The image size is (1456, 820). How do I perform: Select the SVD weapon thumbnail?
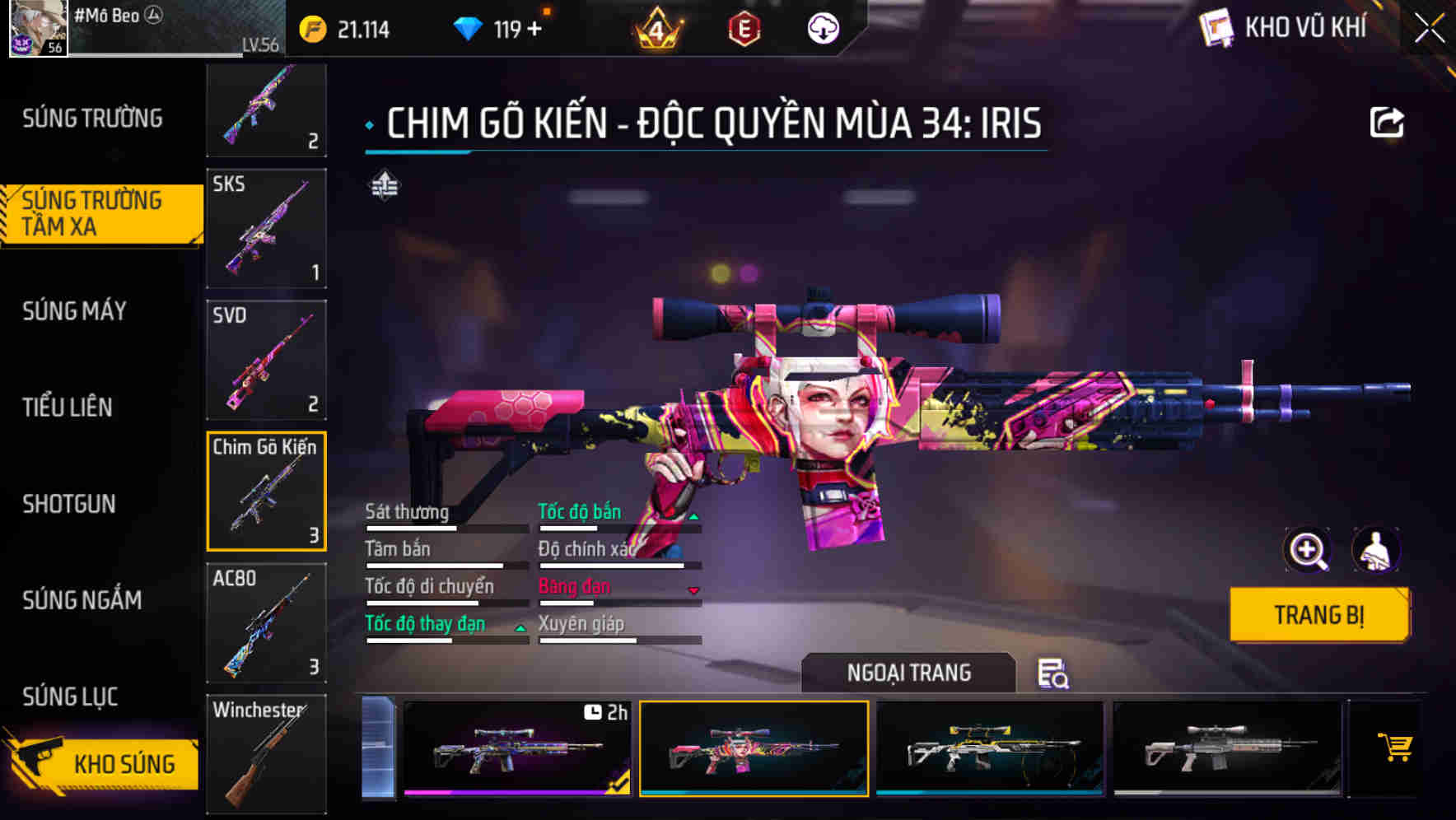point(266,360)
